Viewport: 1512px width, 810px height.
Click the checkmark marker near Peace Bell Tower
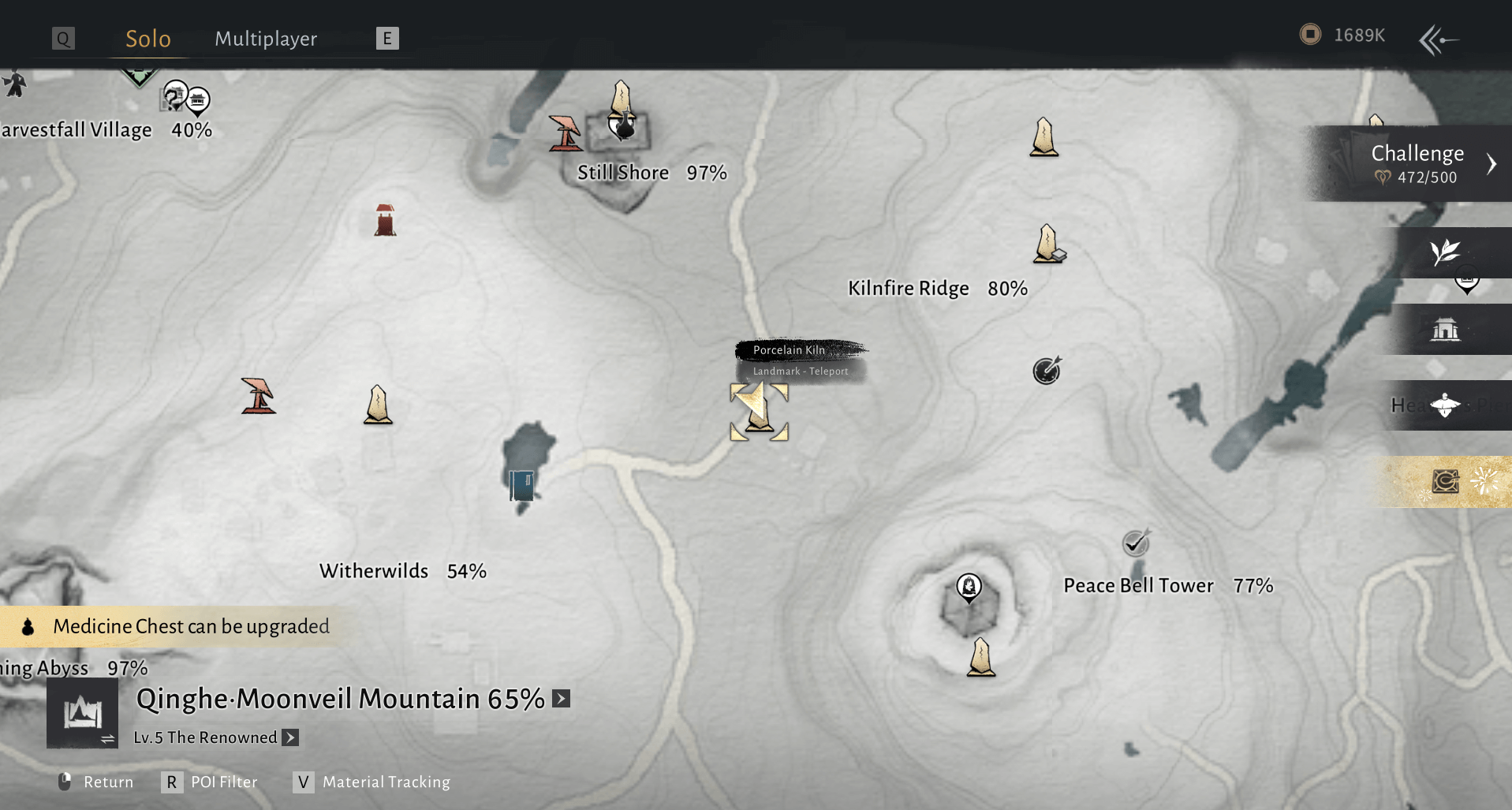point(1135,543)
